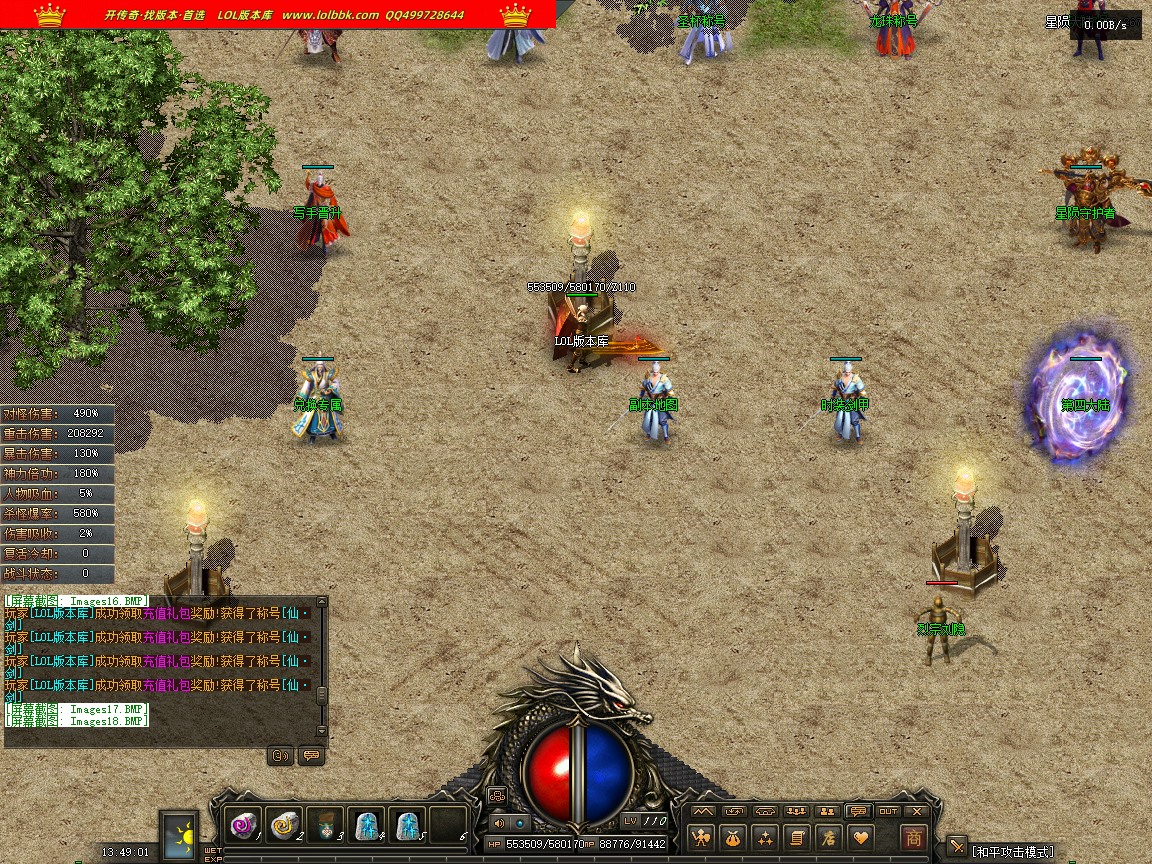
Task: Toggle the sound speaker button
Action: point(499,823)
